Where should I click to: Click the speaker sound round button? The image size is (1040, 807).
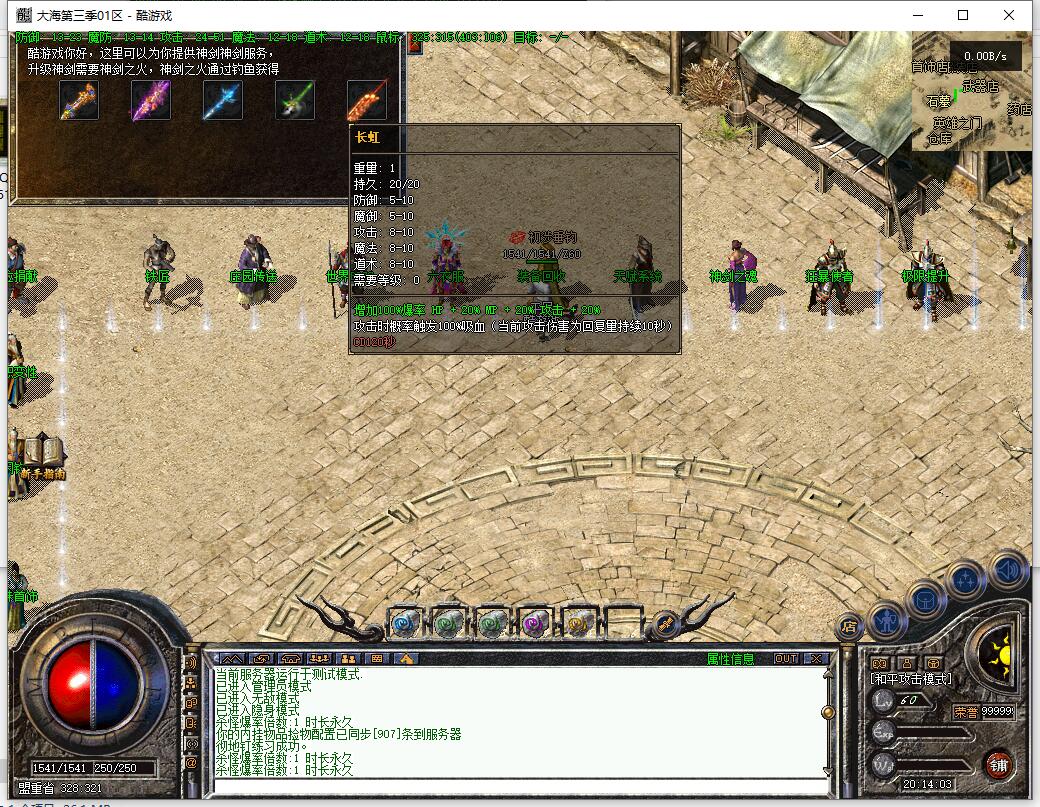click(1009, 571)
